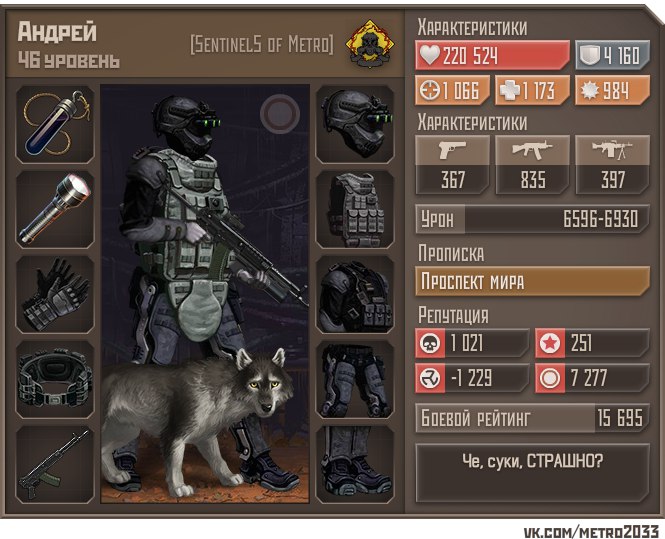Click the pistol skill stat box
Image resolution: width=665 pixels, height=539 pixels.
coord(454,164)
